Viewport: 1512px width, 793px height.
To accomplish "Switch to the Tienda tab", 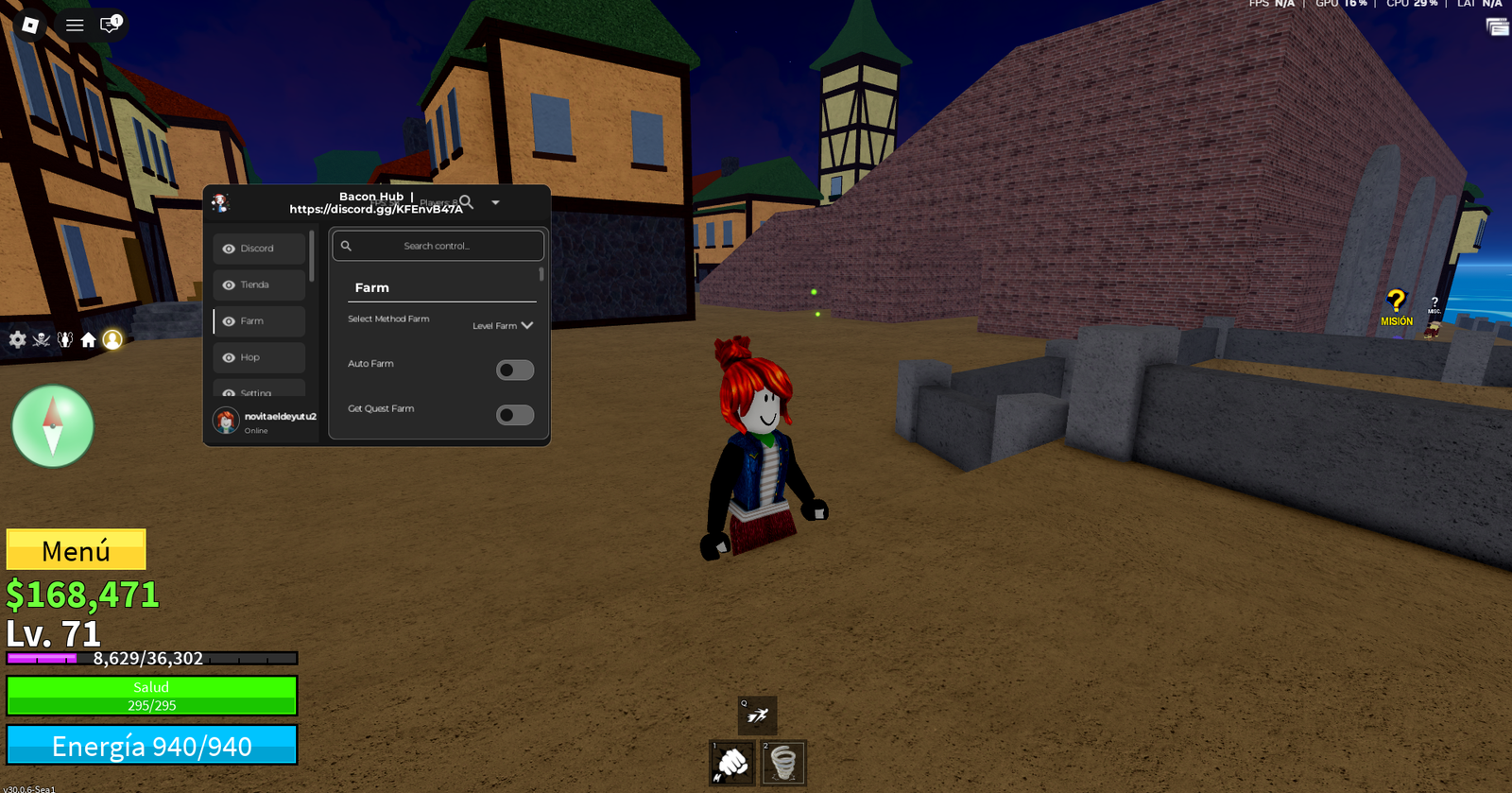I will (259, 284).
